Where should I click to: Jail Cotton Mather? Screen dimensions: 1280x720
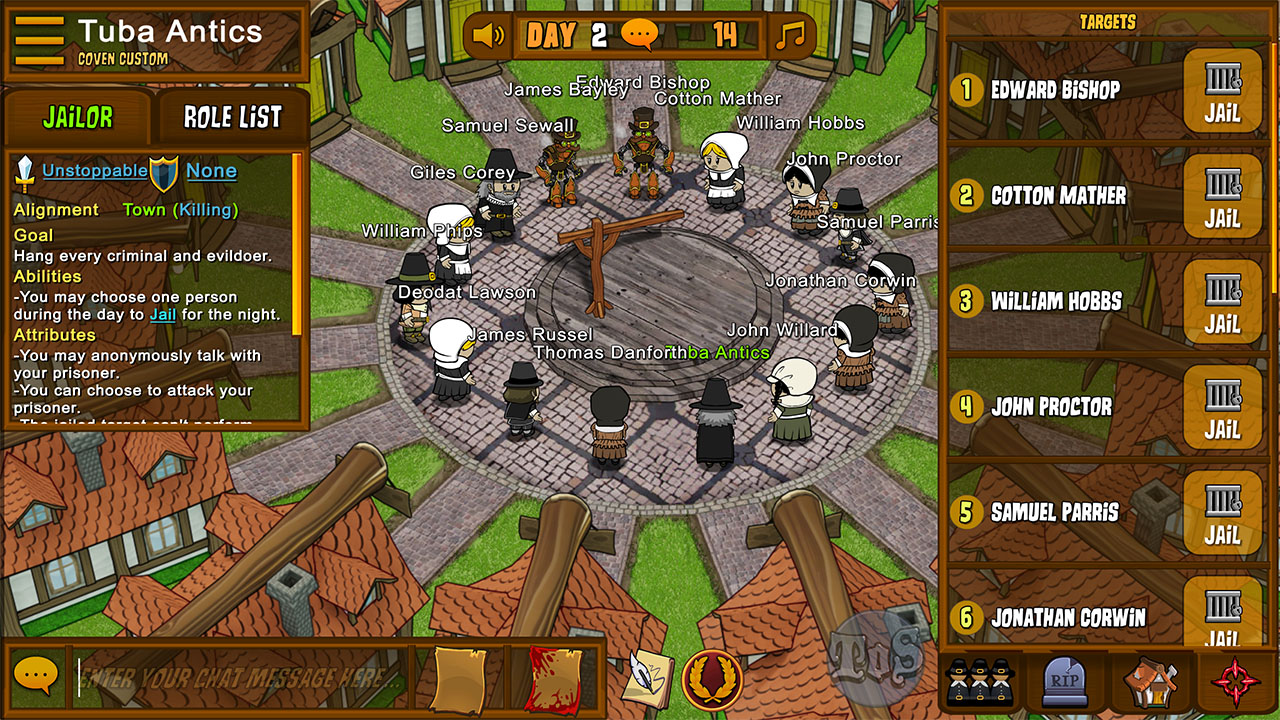click(1222, 198)
